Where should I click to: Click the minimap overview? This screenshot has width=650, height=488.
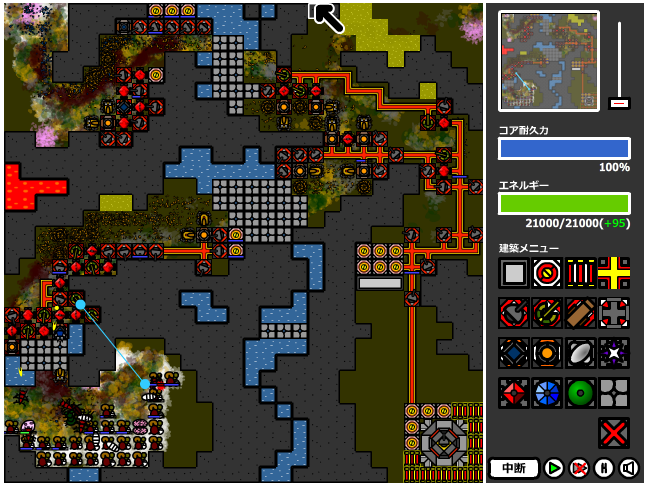(548, 61)
